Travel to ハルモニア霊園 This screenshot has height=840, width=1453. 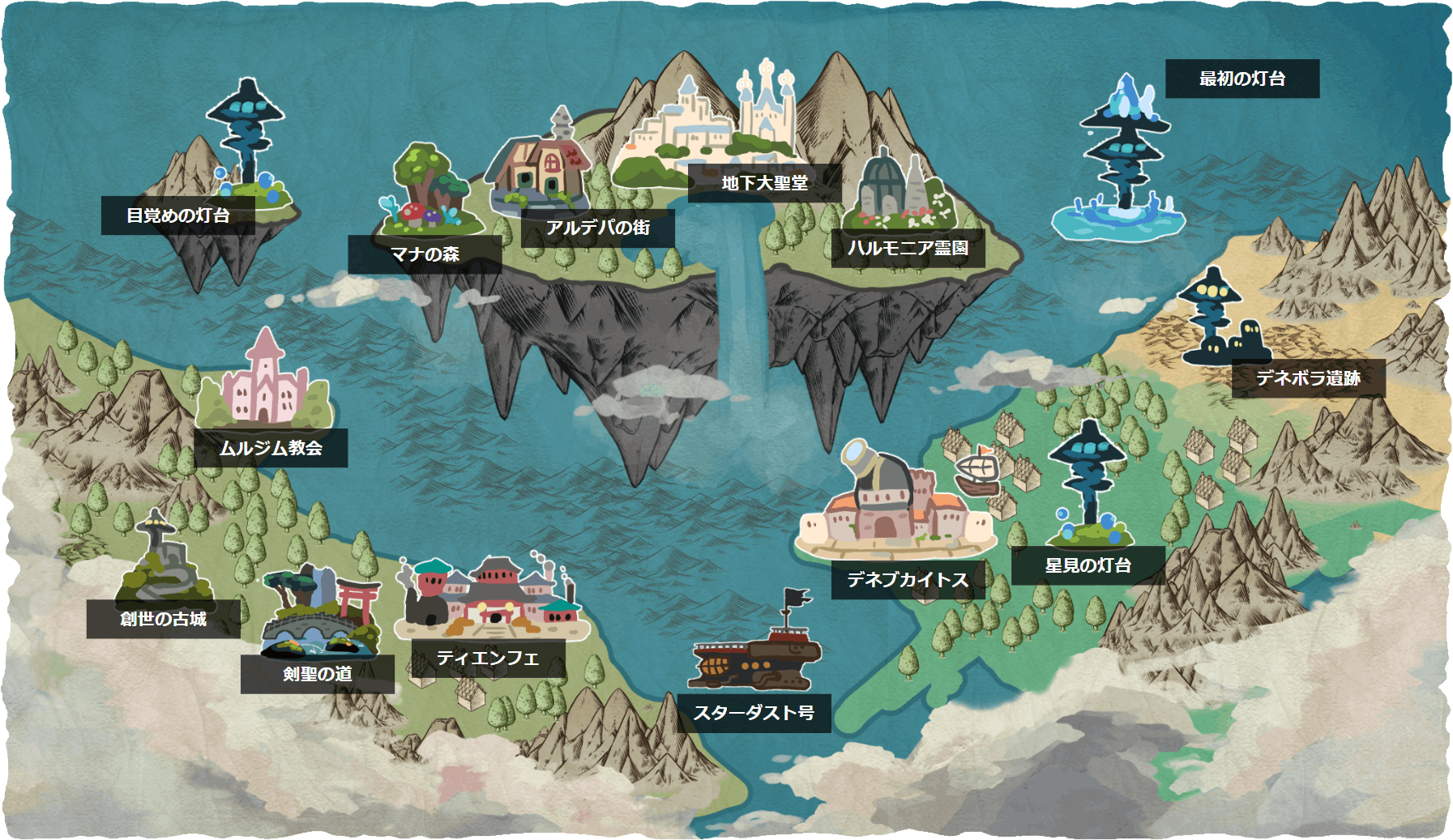908,248
